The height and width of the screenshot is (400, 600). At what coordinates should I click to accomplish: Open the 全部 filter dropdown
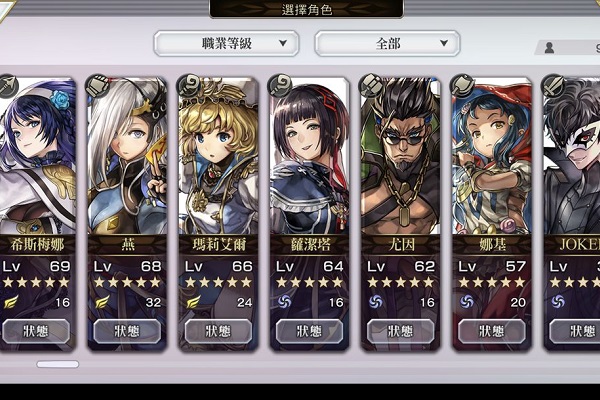pos(387,44)
